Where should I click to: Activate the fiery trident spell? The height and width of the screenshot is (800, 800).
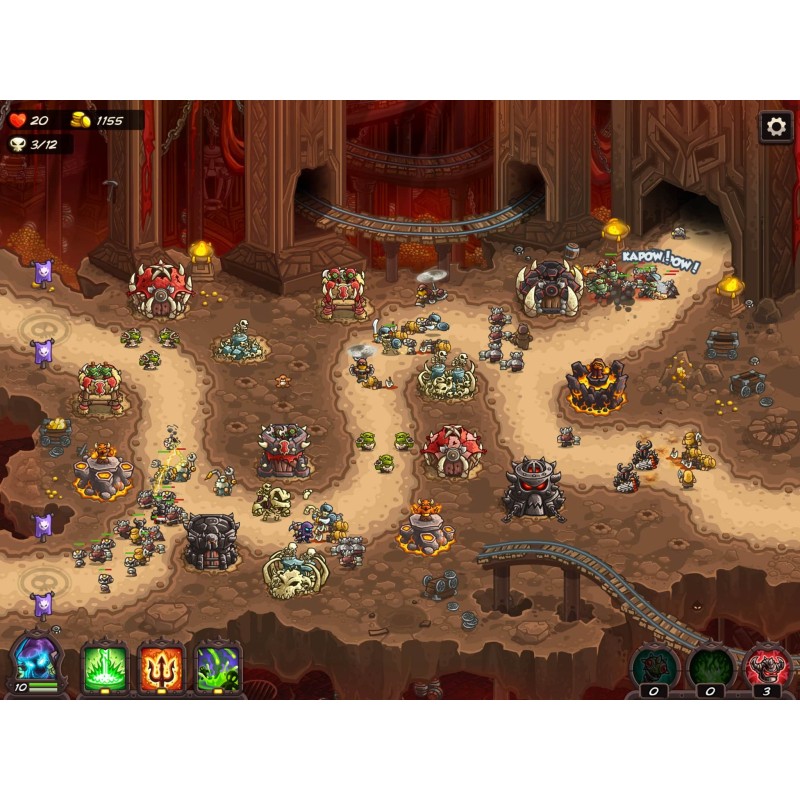click(161, 665)
